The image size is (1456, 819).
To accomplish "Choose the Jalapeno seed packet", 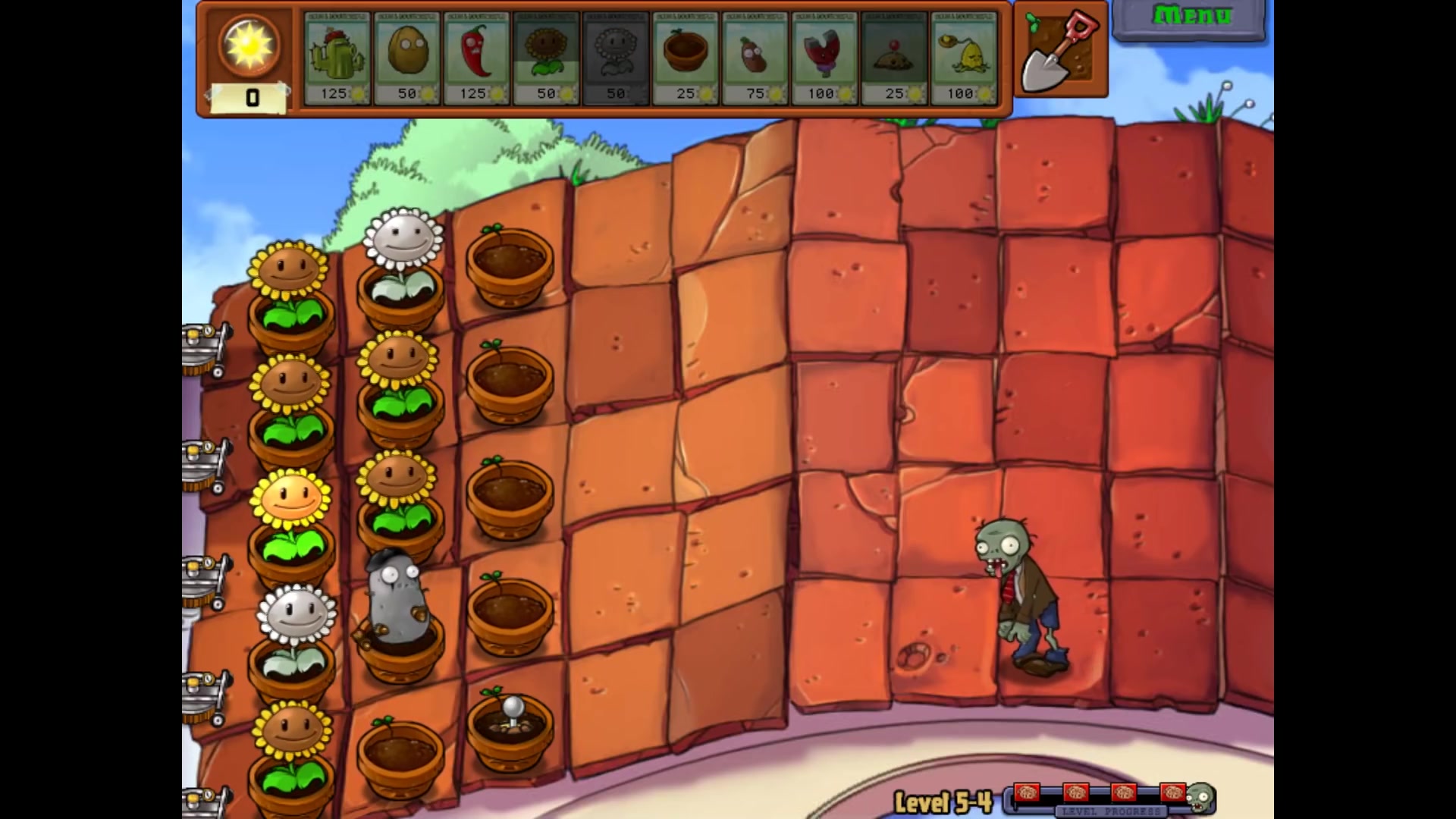I will [476, 58].
